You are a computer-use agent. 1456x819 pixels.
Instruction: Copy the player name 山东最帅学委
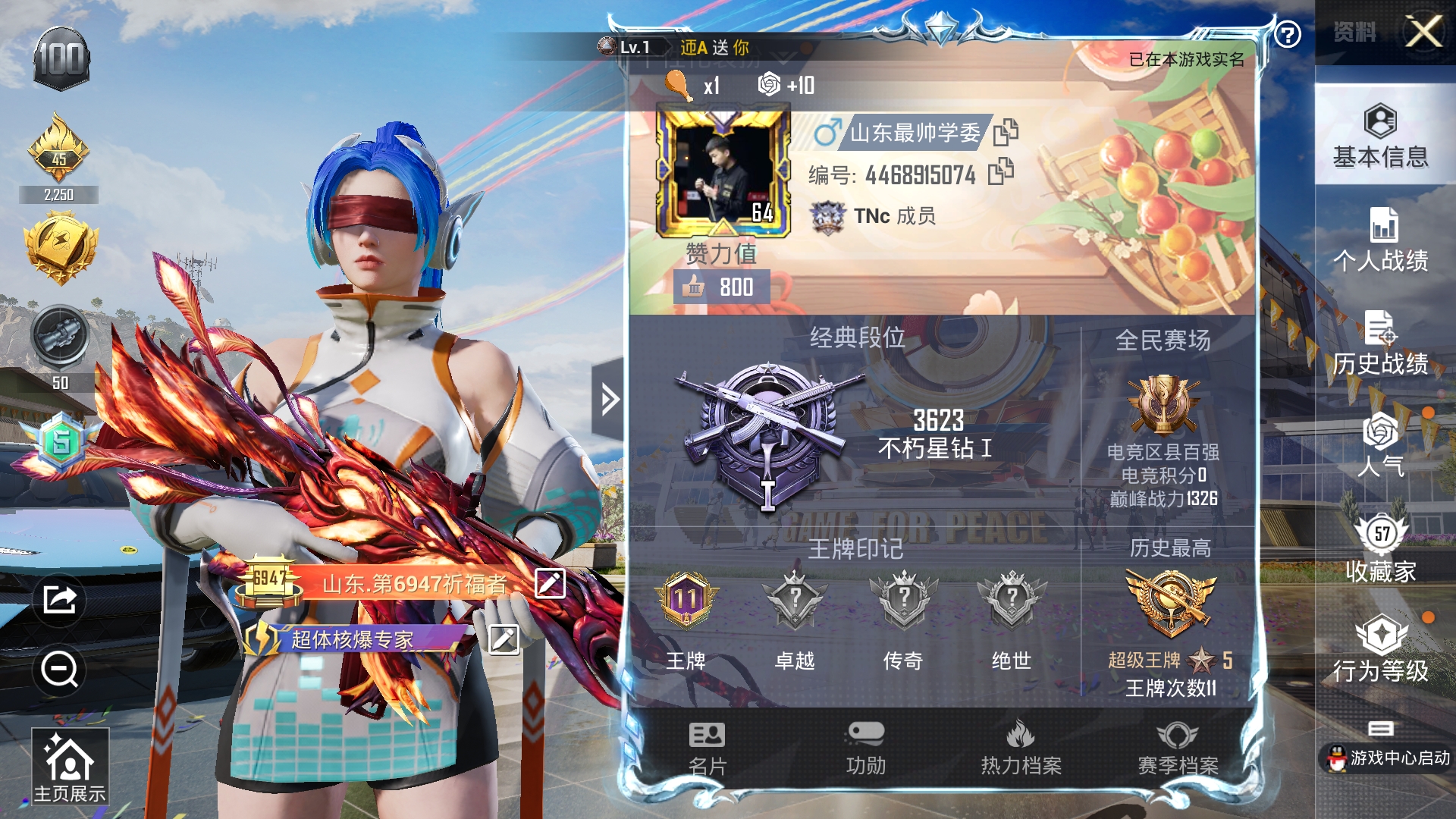tap(1006, 132)
